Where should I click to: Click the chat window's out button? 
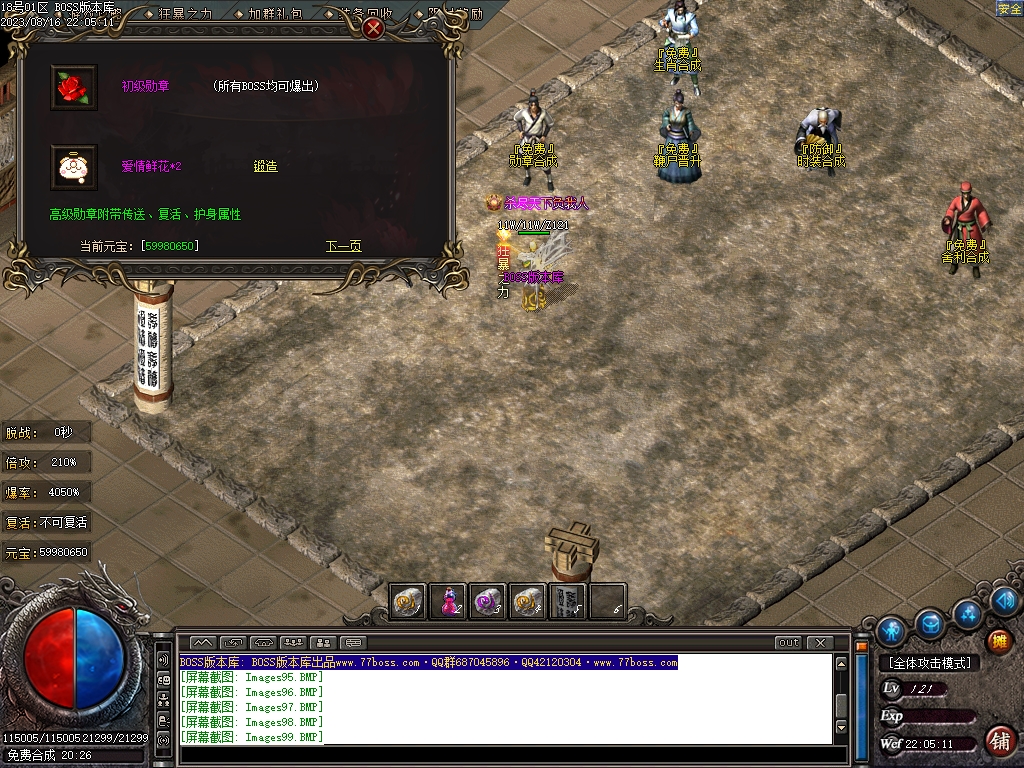pyautogui.click(x=788, y=643)
